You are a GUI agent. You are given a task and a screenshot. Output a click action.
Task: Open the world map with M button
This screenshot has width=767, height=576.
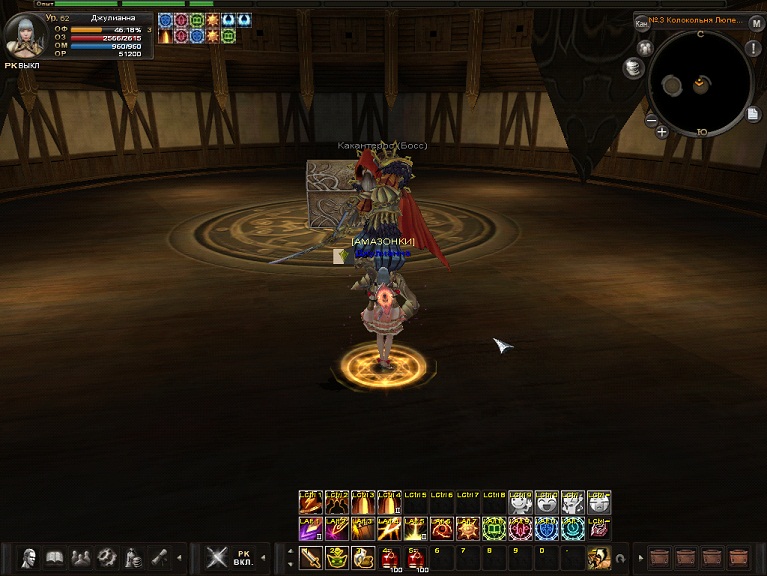point(757,23)
